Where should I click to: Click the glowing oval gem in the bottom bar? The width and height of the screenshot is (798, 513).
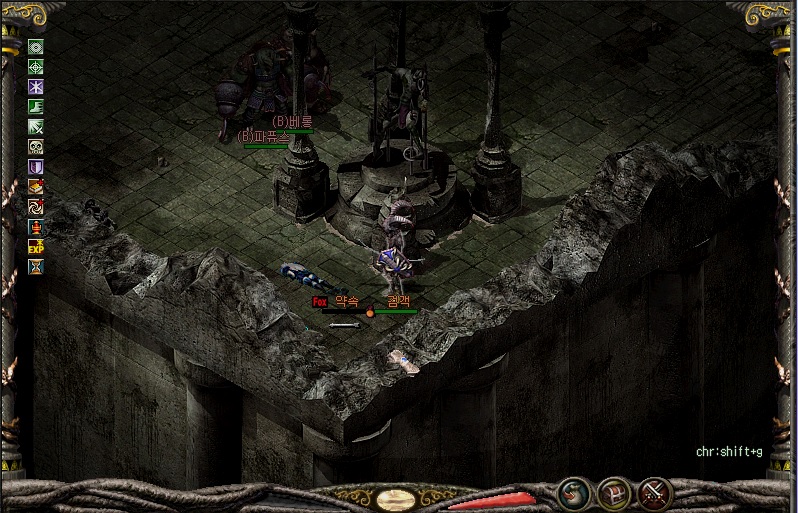click(x=398, y=497)
